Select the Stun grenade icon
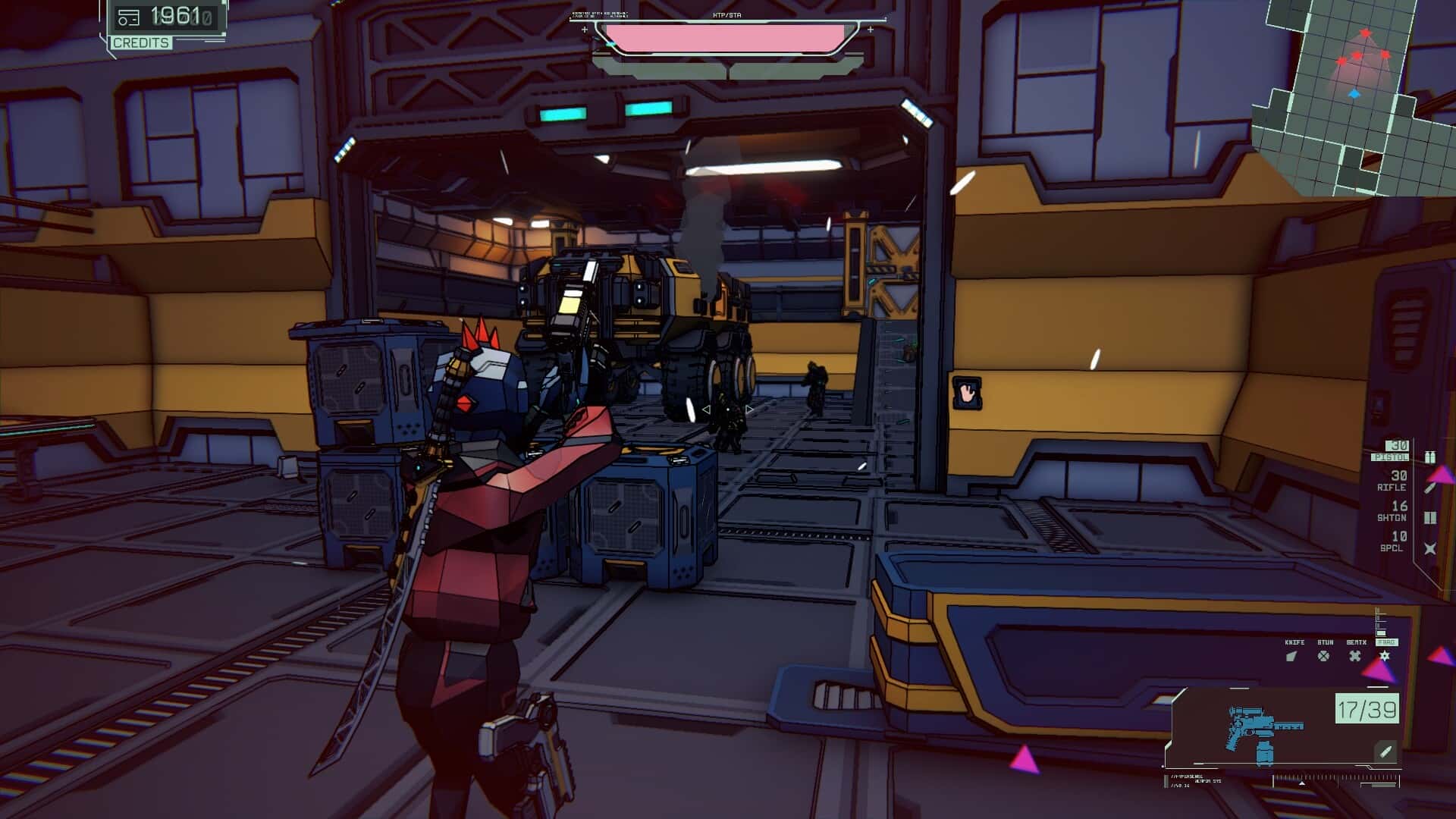 pos(1323,656)
